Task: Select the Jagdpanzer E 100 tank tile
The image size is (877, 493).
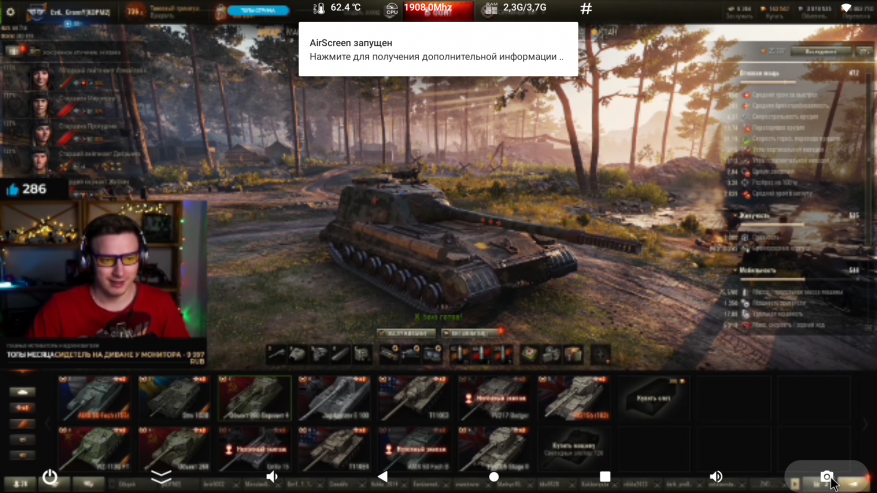Action: tap(335, 398)
